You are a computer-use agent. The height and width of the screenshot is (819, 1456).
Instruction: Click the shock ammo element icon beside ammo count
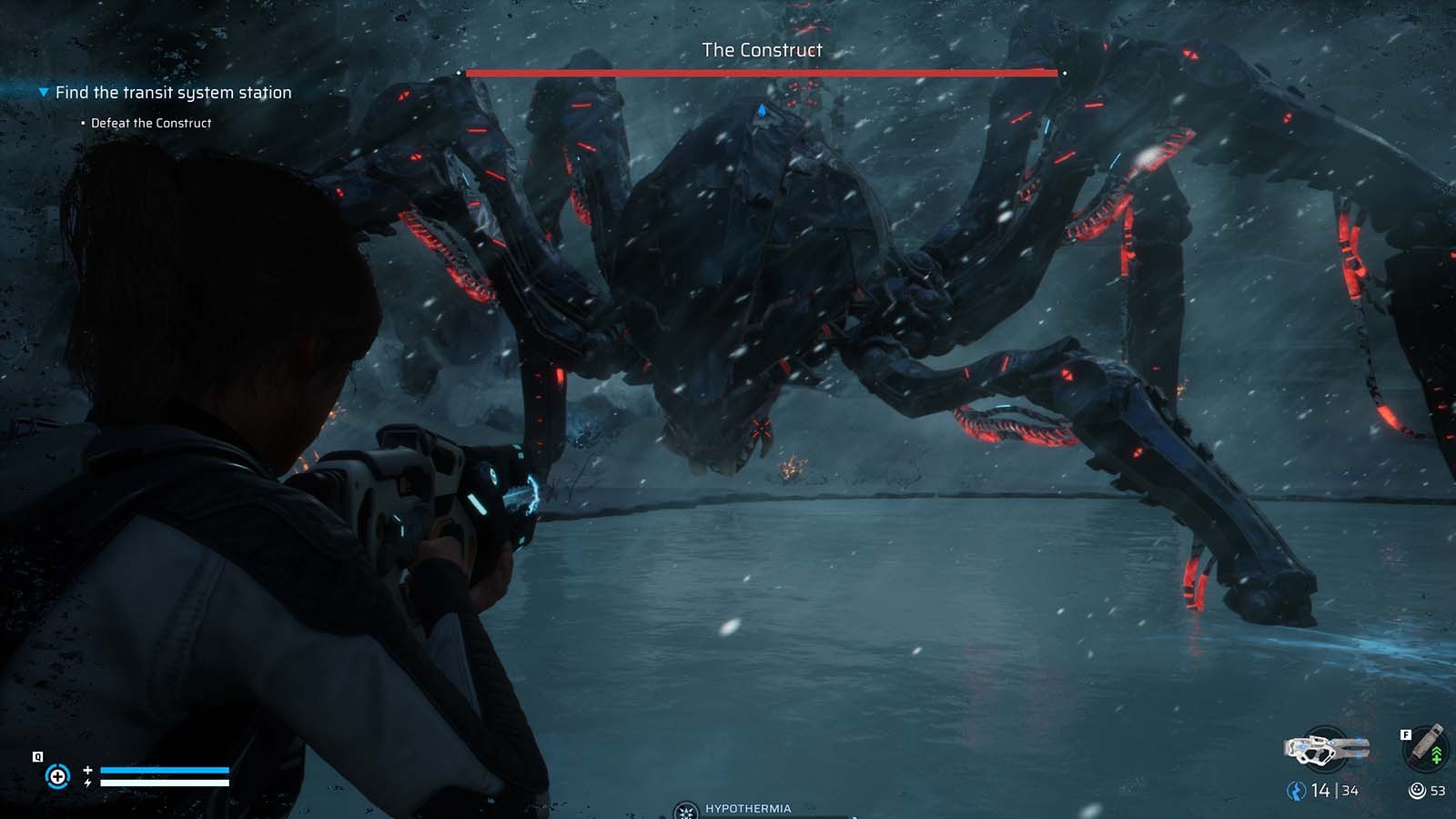tap(1298, 789)
